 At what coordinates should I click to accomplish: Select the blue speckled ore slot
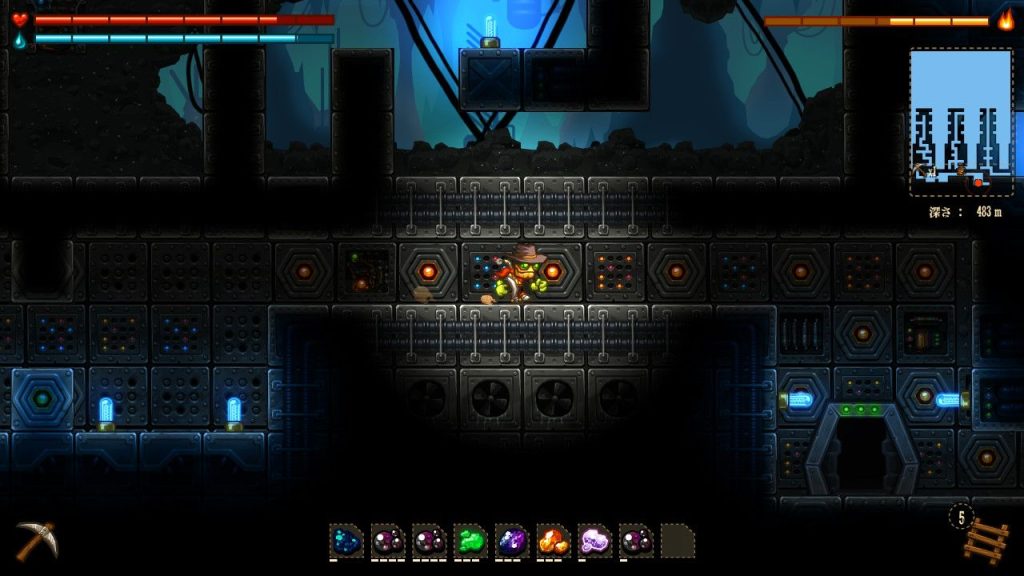[x=346, y=541]
